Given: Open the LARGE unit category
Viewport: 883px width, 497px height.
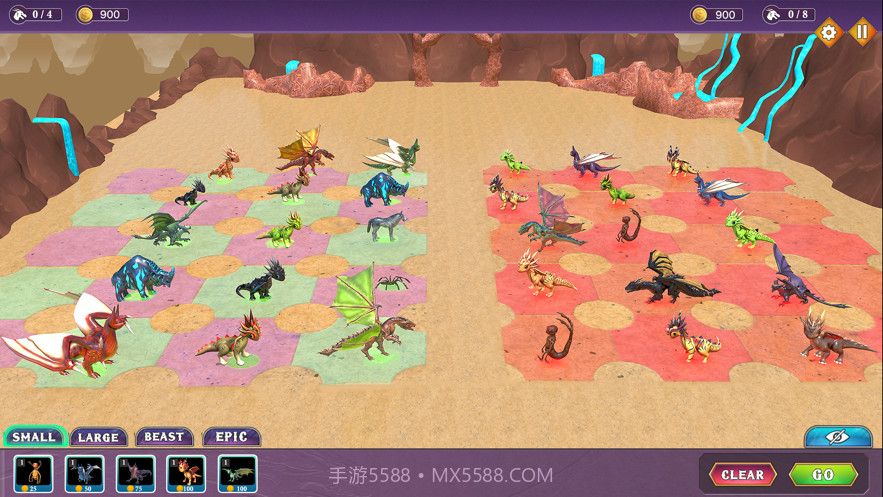Looking at the screenshot, I should pos(98,437).
